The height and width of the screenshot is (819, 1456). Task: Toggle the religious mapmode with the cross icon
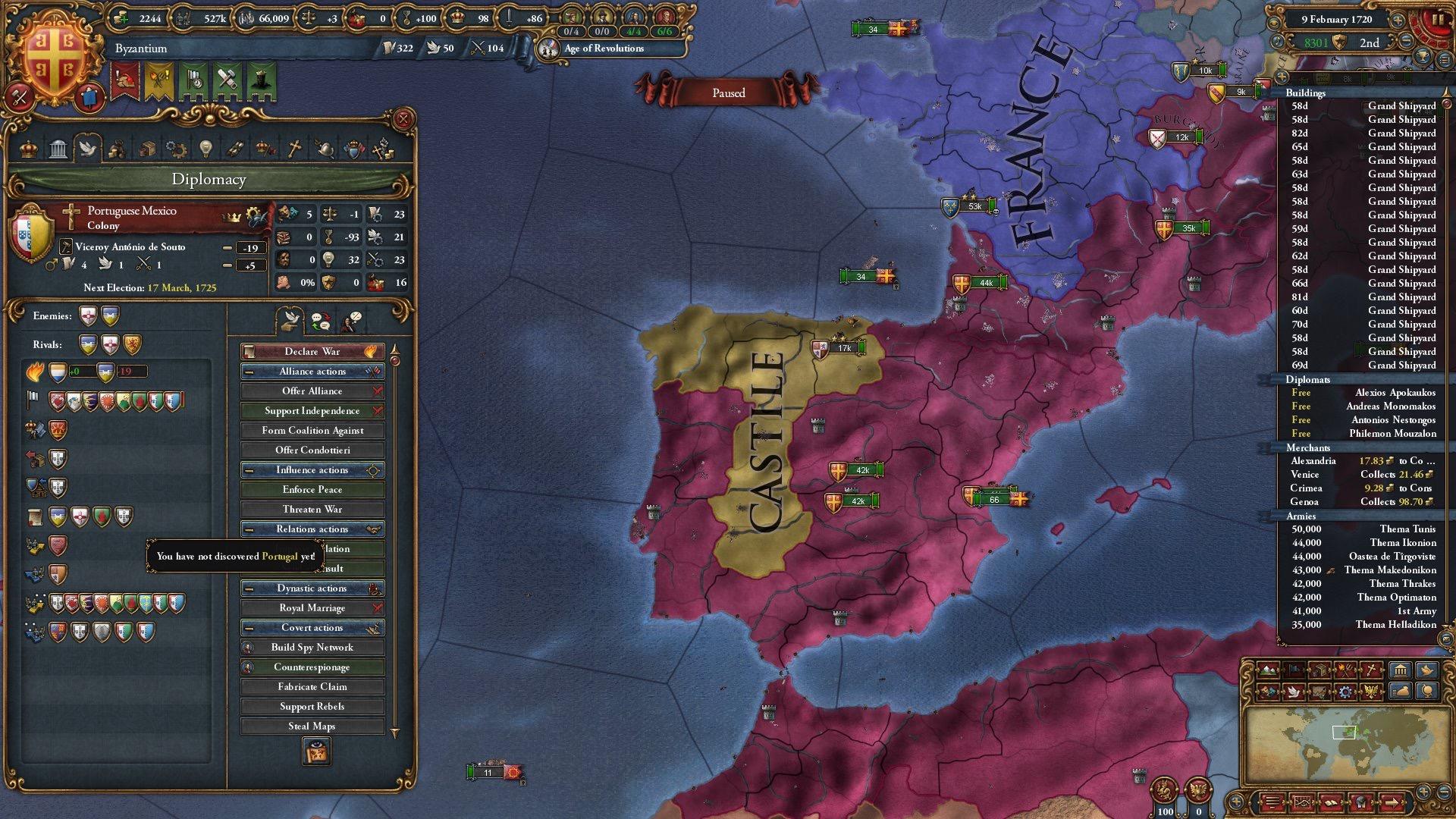(1371, 670)
